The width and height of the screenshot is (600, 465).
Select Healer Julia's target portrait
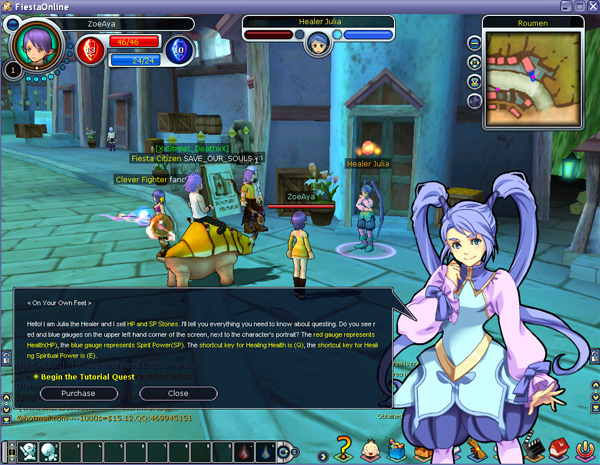point(318,43)
